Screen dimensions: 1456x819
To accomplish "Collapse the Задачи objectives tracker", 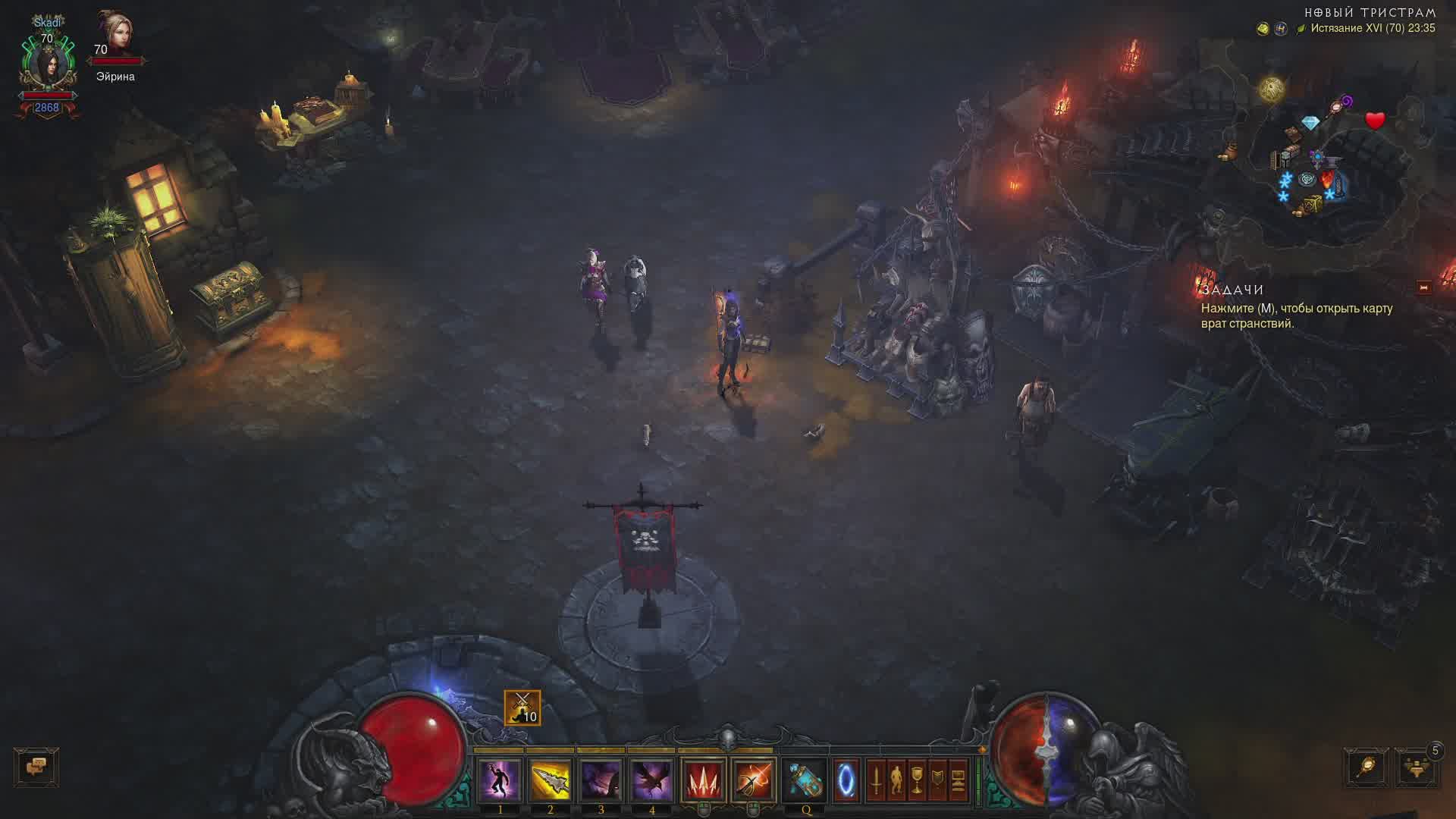I will pyautogui.click(x=1423, y=287).
